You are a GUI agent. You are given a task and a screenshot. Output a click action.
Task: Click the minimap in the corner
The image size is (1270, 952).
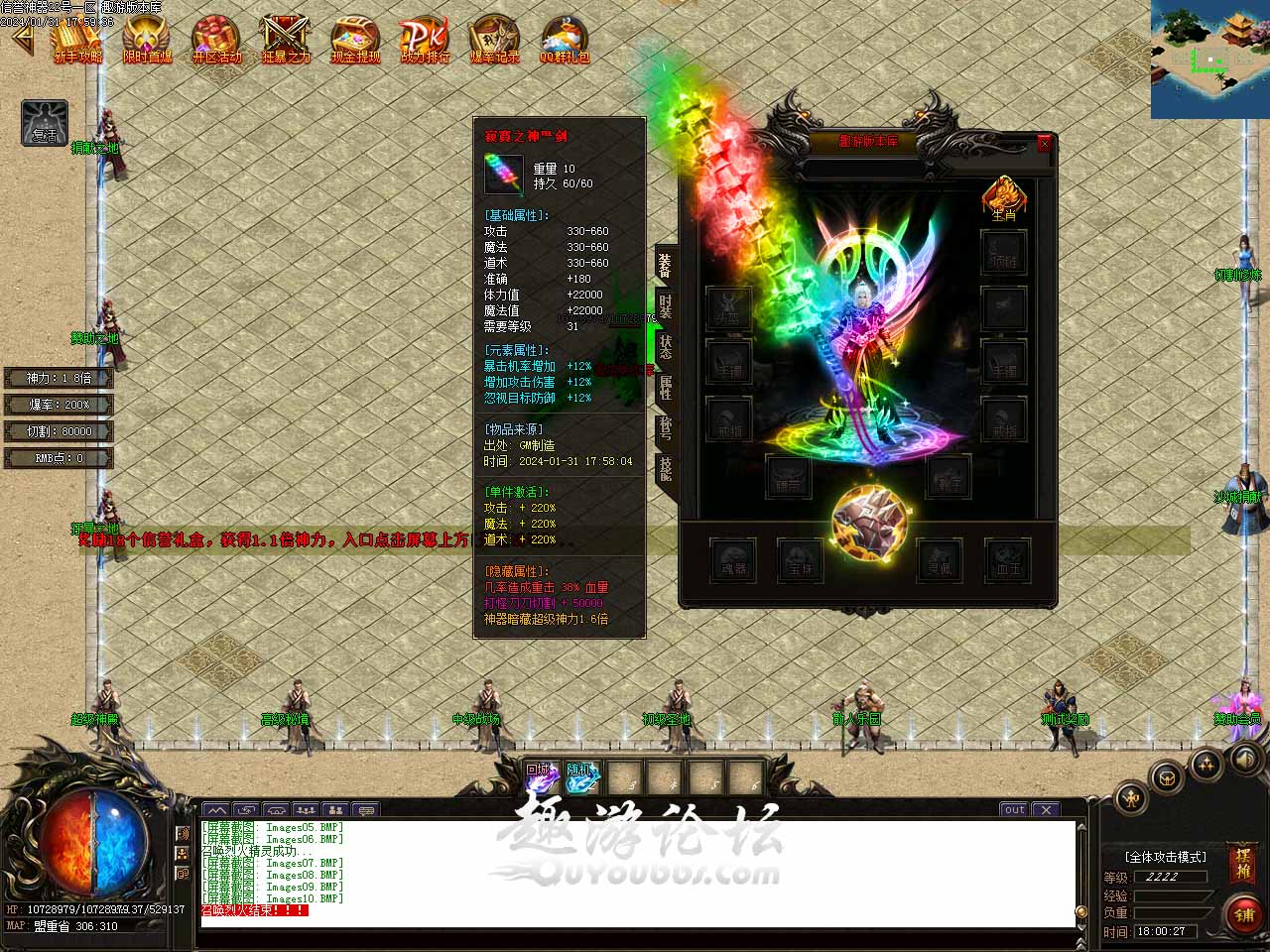pyautogui.click(x=1209, y=59)
